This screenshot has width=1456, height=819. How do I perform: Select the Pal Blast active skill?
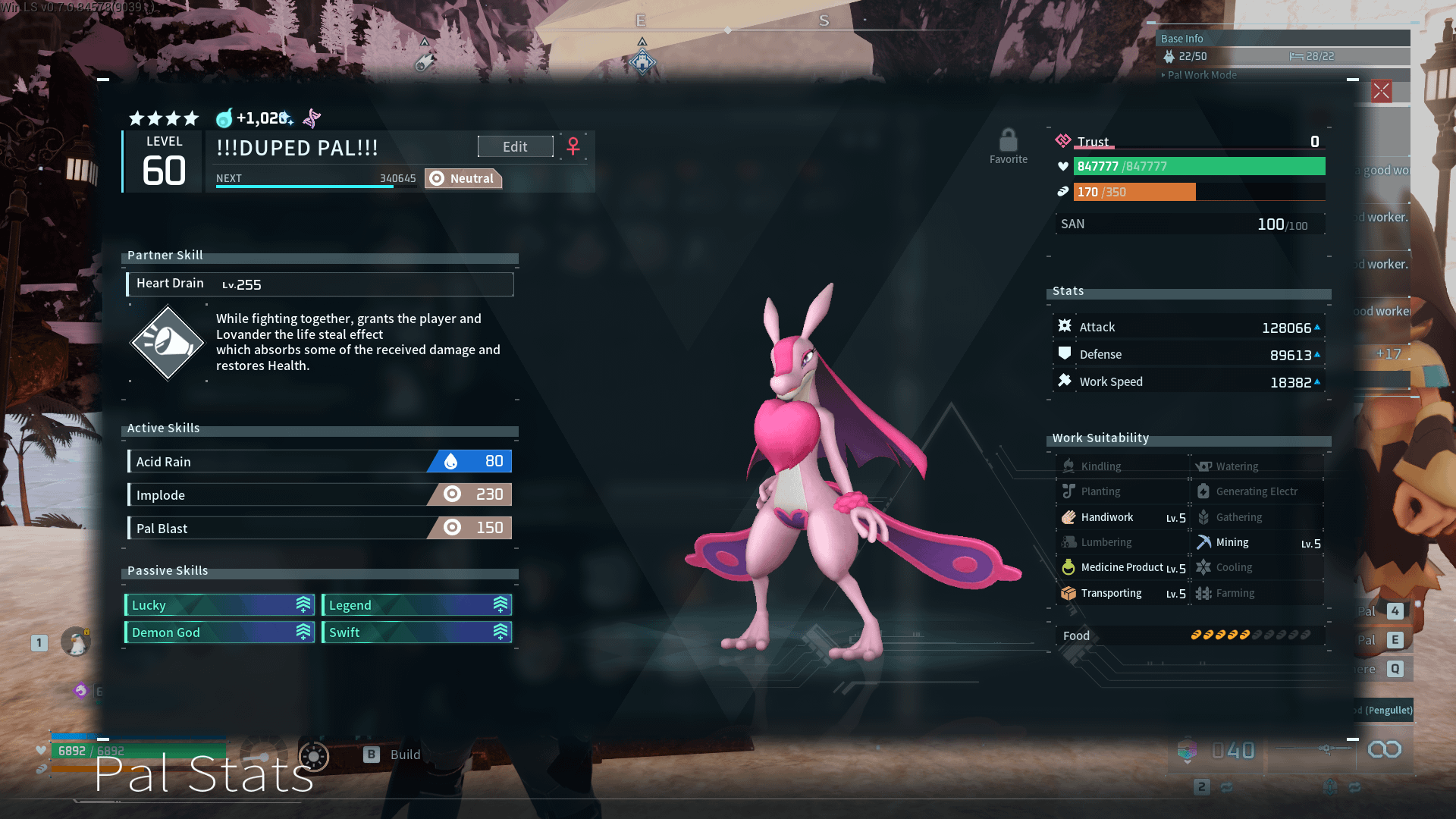[x=319, y=528]
